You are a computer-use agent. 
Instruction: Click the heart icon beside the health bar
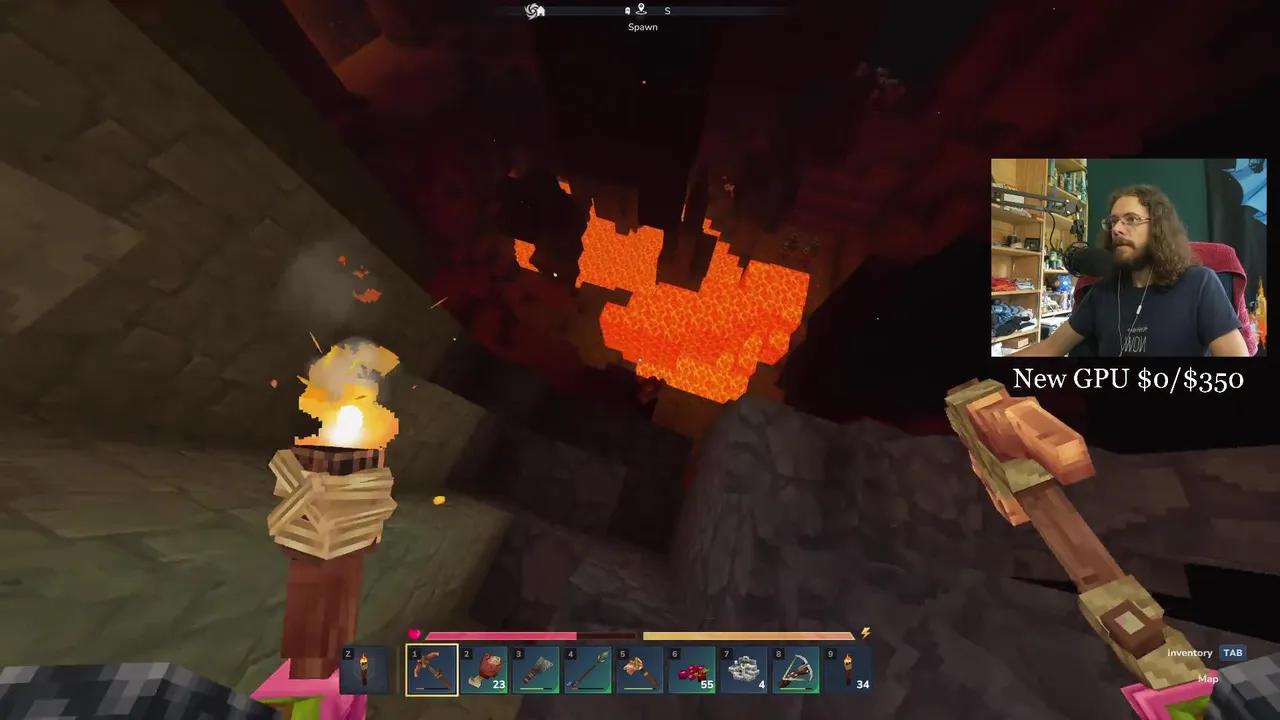pos(414,633)
